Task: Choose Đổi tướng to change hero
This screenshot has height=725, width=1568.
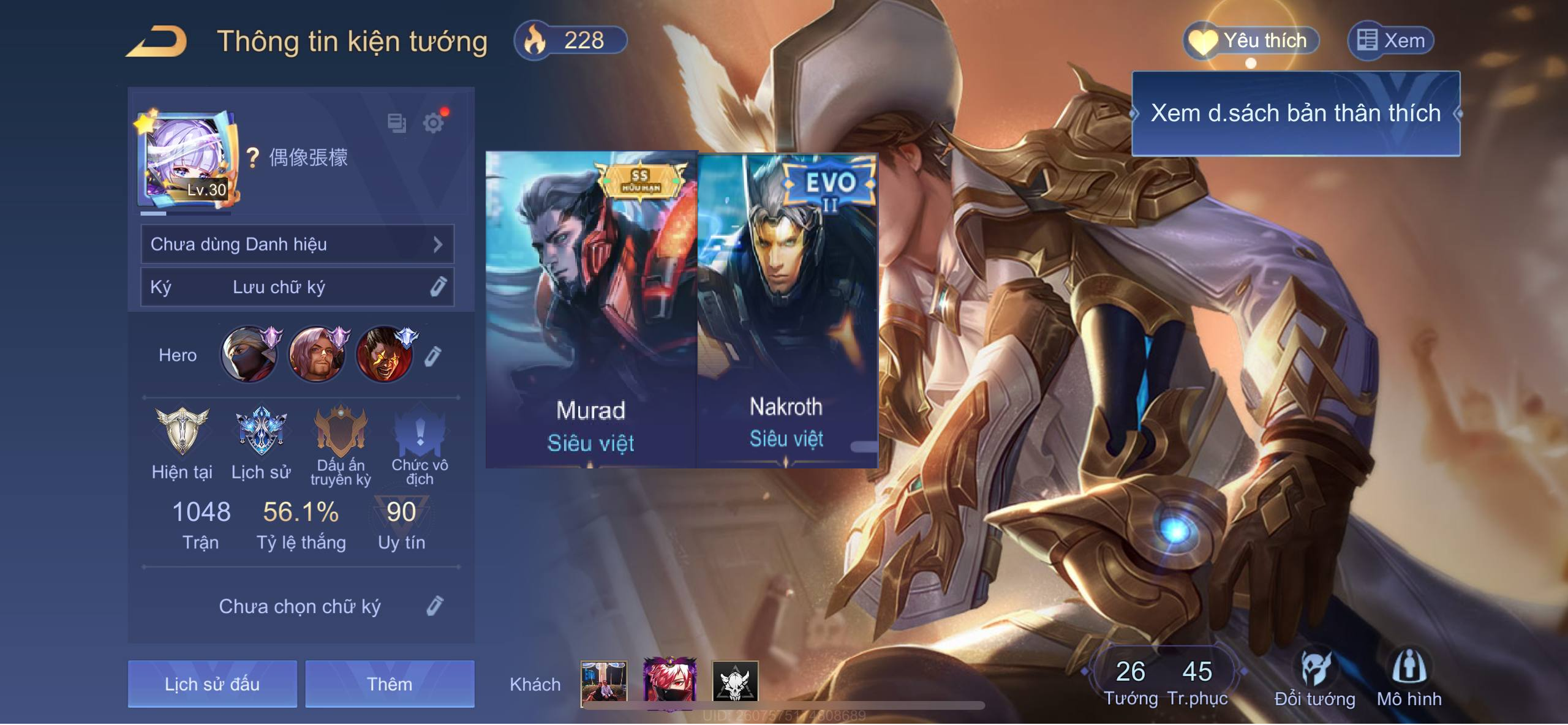Action: click(x=1314, y=678)
